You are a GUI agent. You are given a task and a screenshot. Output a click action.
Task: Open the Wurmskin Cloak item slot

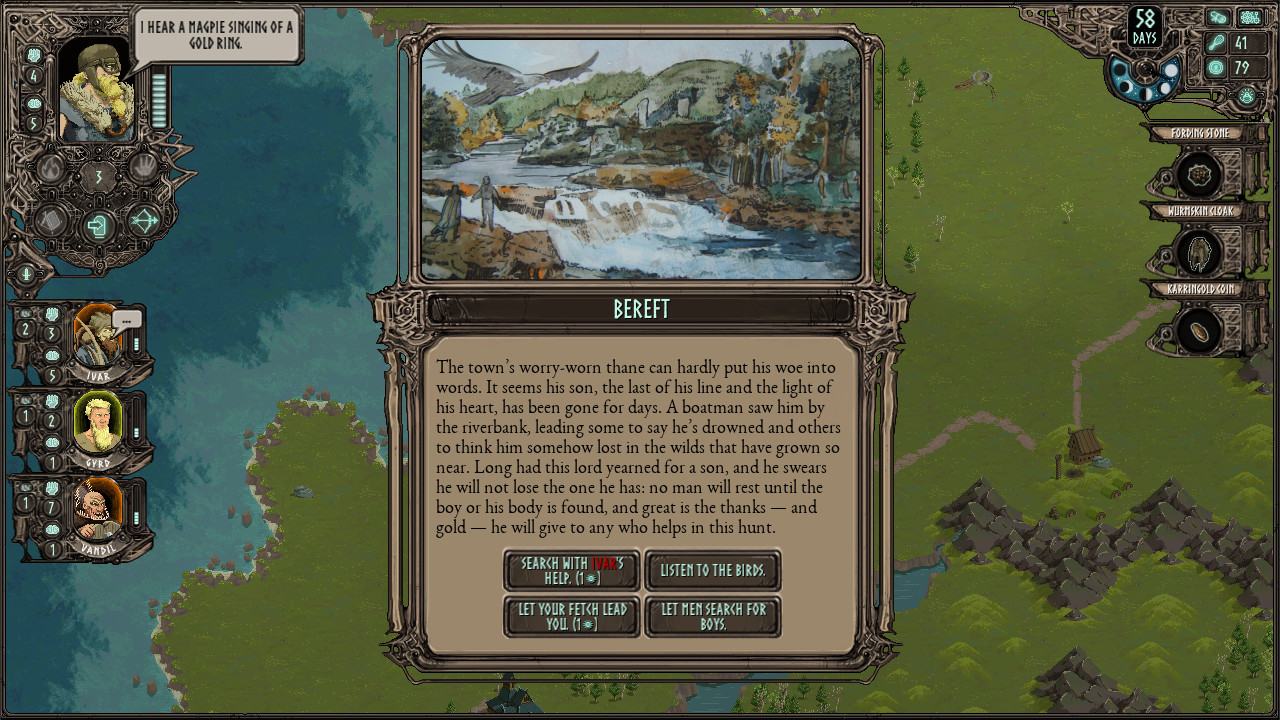pyautogui.click(x=1201, y=251)
